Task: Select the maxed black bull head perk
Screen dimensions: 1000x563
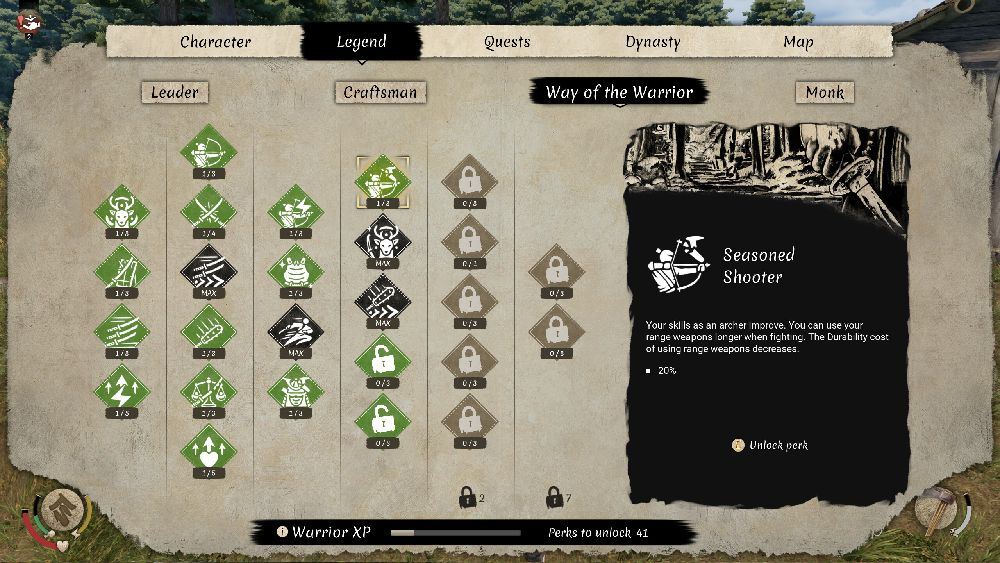Action: click(382, 239)
